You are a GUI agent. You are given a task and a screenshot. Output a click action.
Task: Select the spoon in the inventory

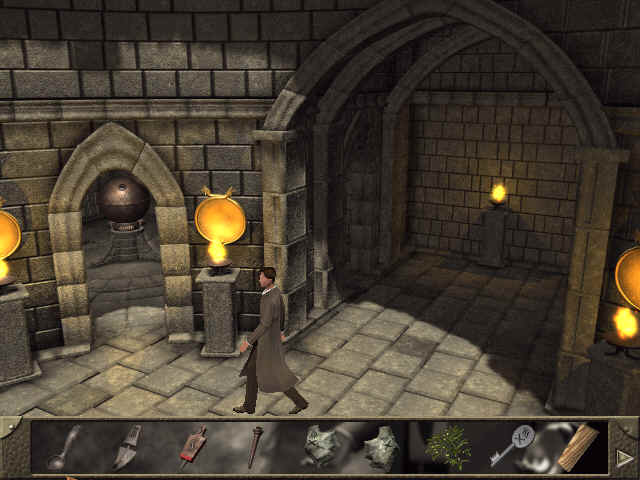click(x=62, y=446)
